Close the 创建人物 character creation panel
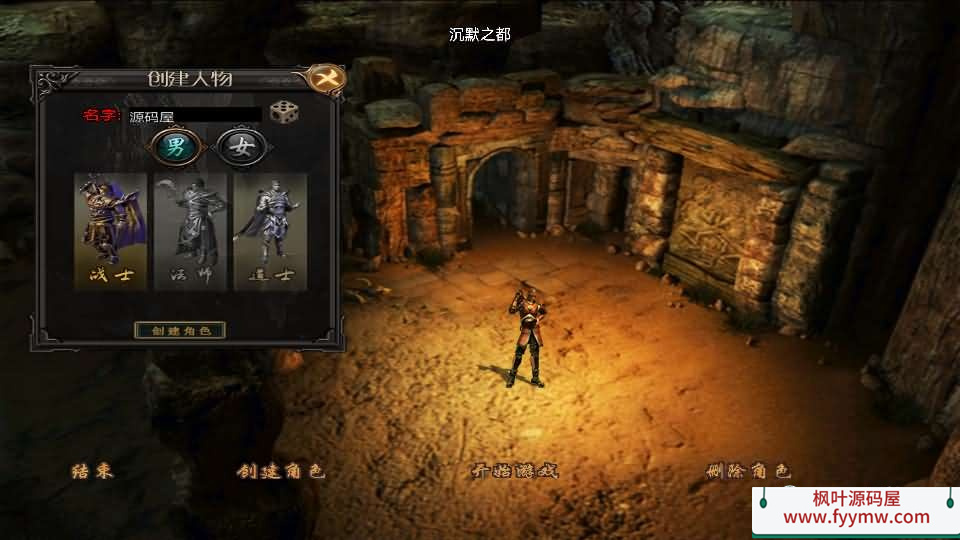Image resolution: width=960 pixels, height=540 pixels. 323,78
